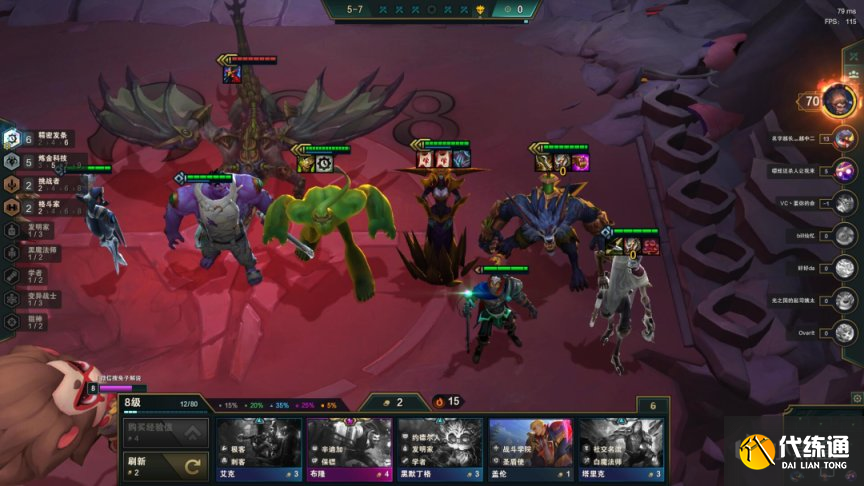Select the Chemtech (炼金科技) trait icon
The height and width of the screenshot is (486, 864).
12,161
